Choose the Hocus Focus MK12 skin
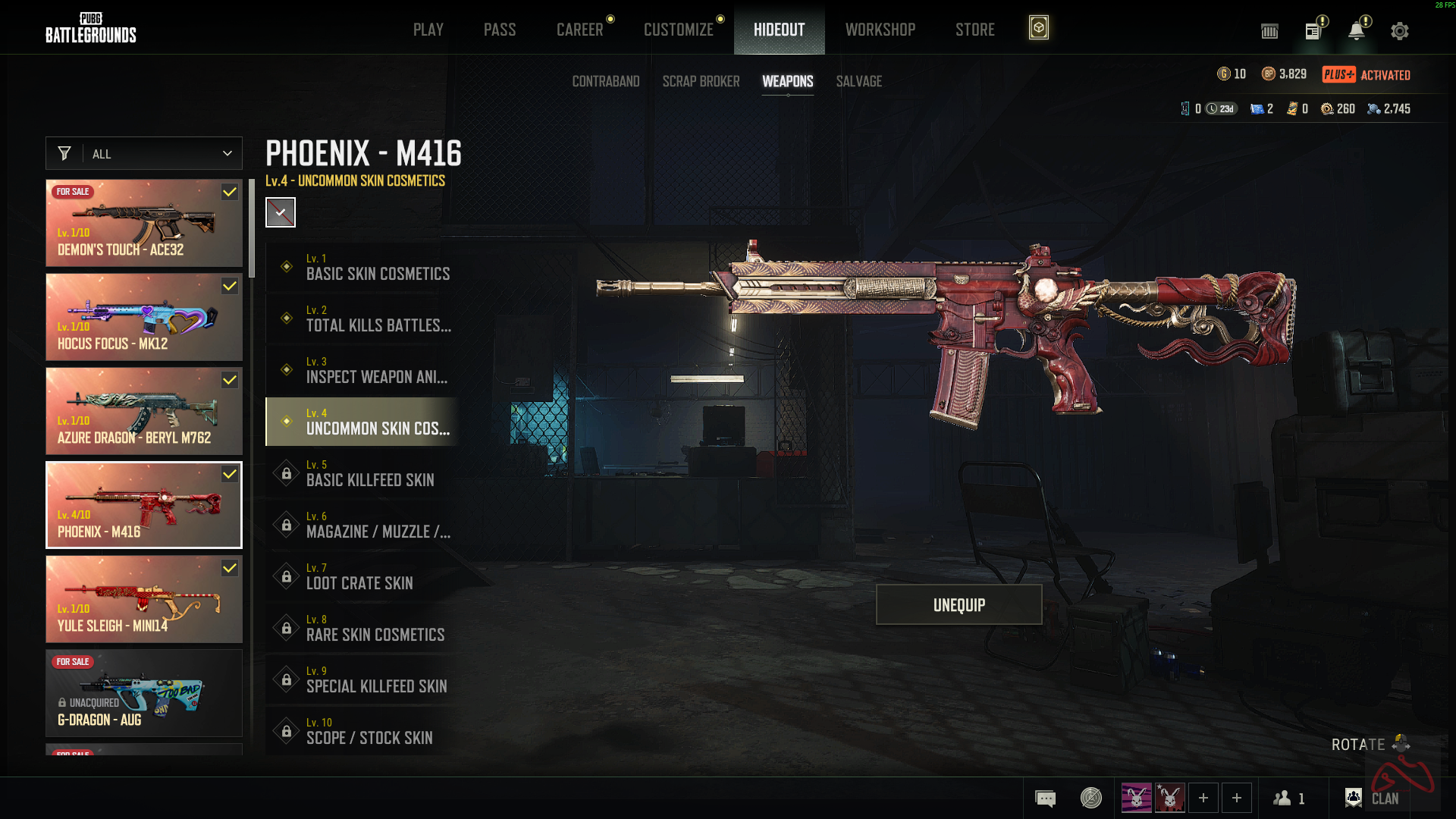The height and width of the screenshot is (819, 1456). tap(144, 317)
